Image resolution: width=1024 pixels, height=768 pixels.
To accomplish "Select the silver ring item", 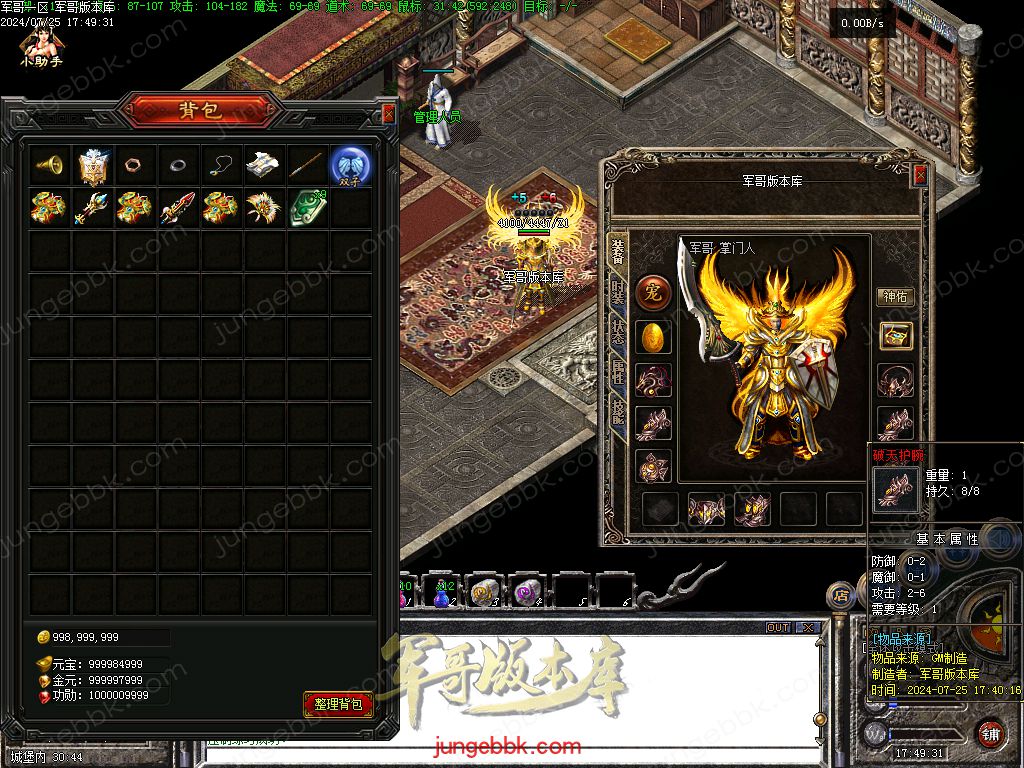I will click(177, 165).
